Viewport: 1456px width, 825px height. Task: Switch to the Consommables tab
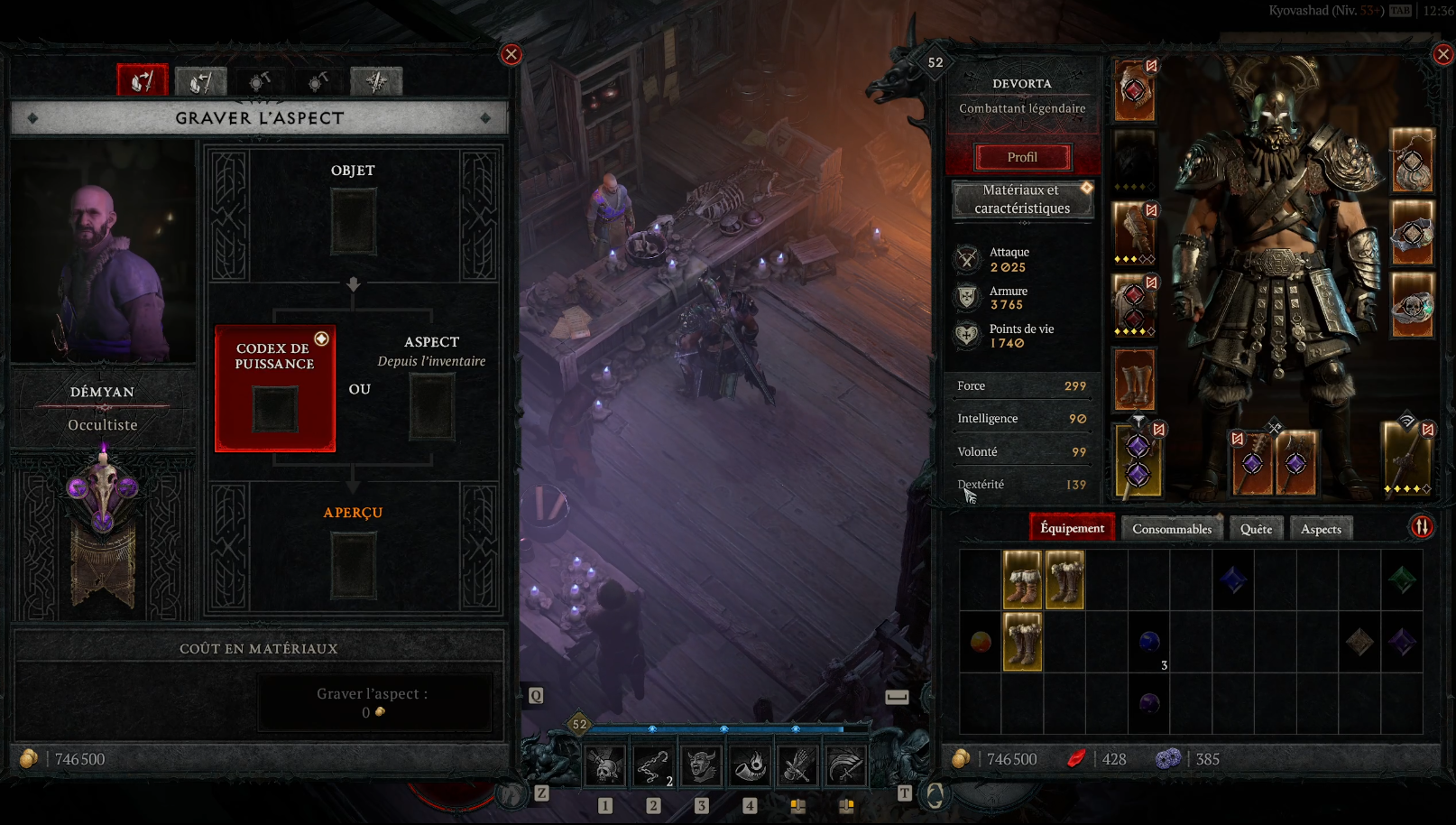pos(1172,529)
